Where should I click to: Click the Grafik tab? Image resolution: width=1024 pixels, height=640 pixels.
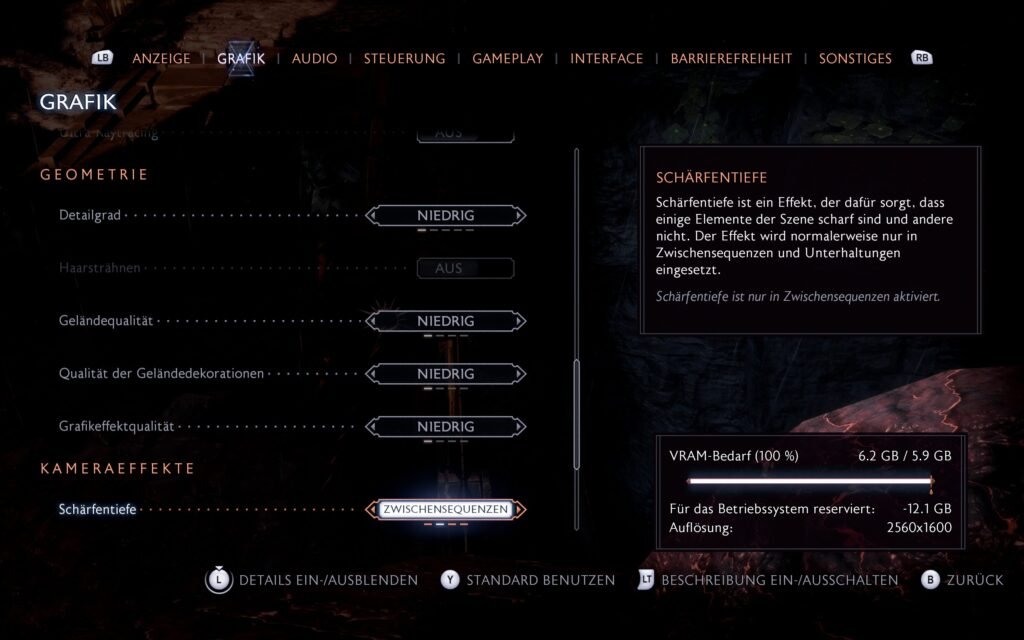241,58
